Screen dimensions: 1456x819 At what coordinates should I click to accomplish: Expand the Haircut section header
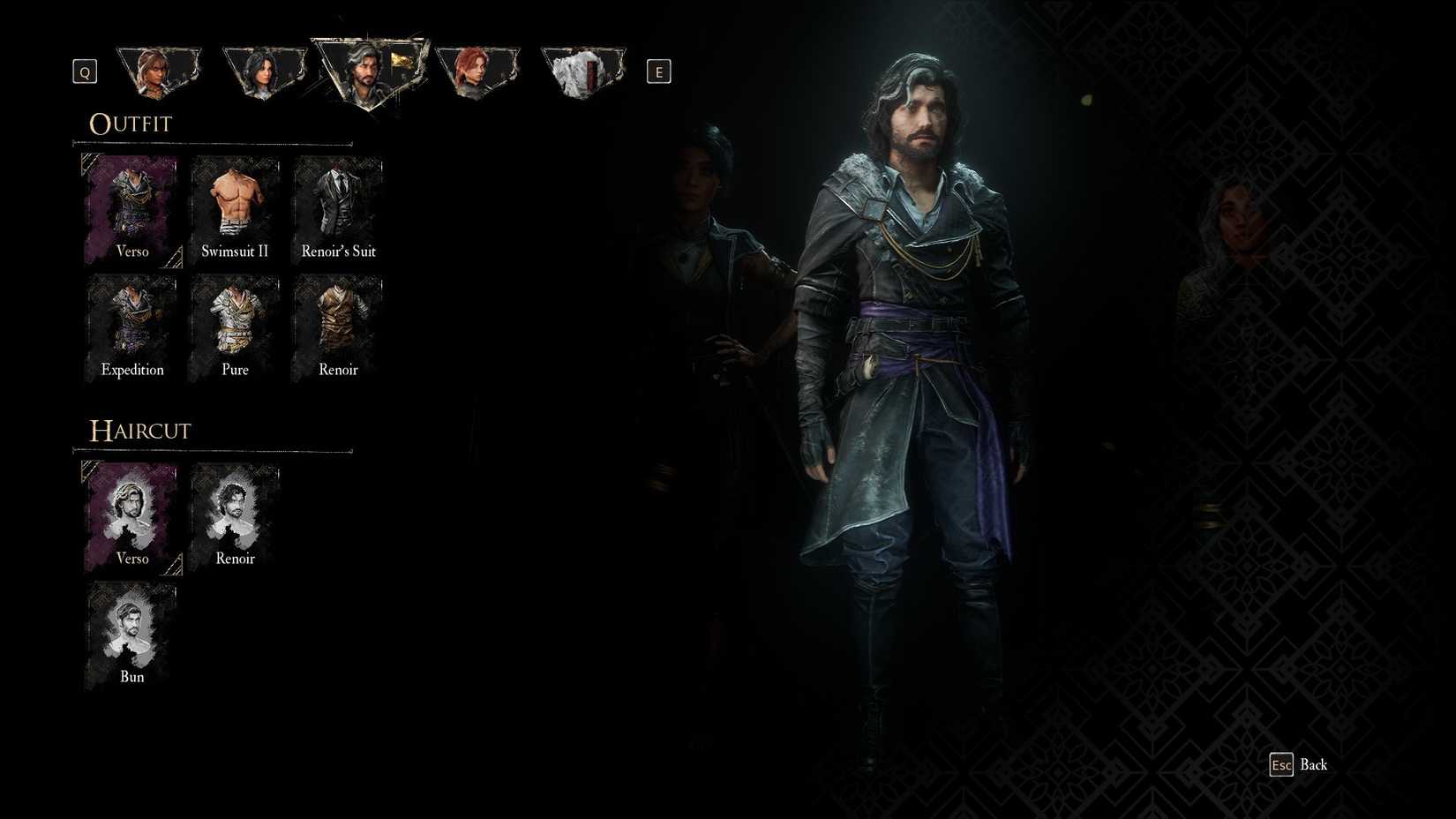coord(139,431)
